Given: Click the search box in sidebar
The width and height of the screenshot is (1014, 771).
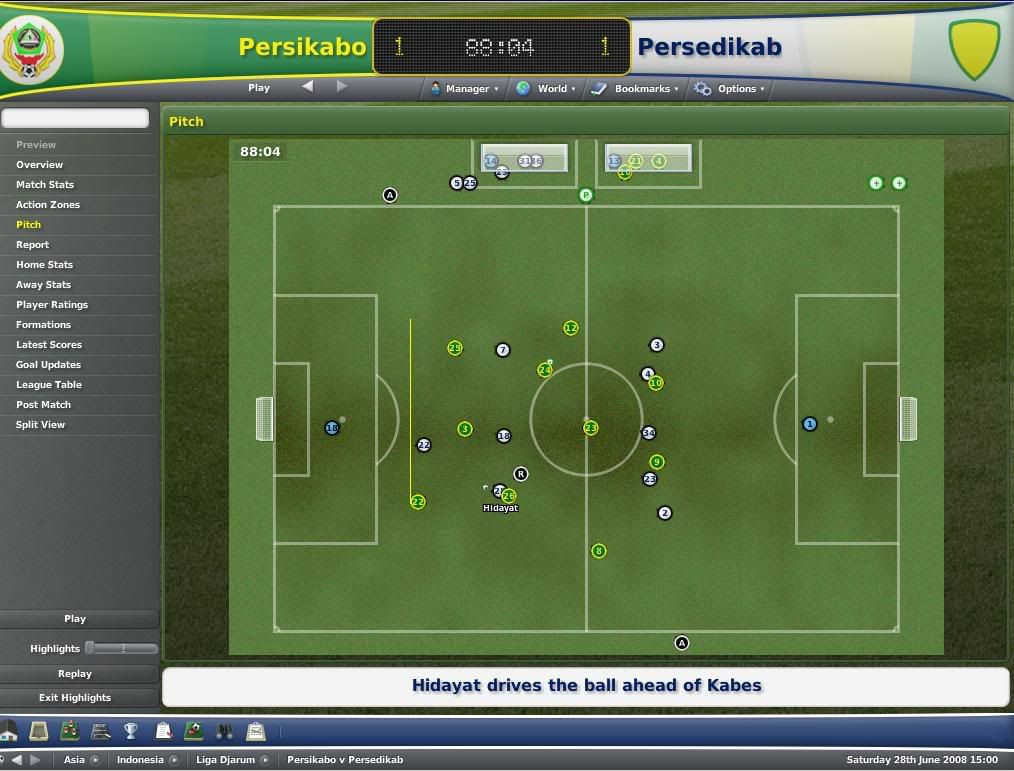Looking at the screenshot, I should click(75, 118).
